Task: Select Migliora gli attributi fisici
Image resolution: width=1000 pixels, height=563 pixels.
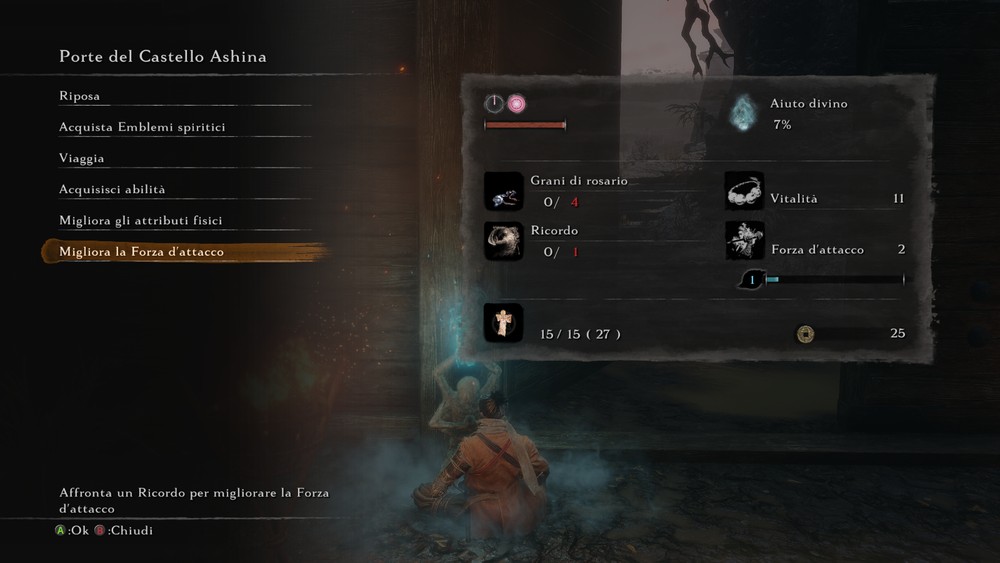Action: [x=141, y=220]
